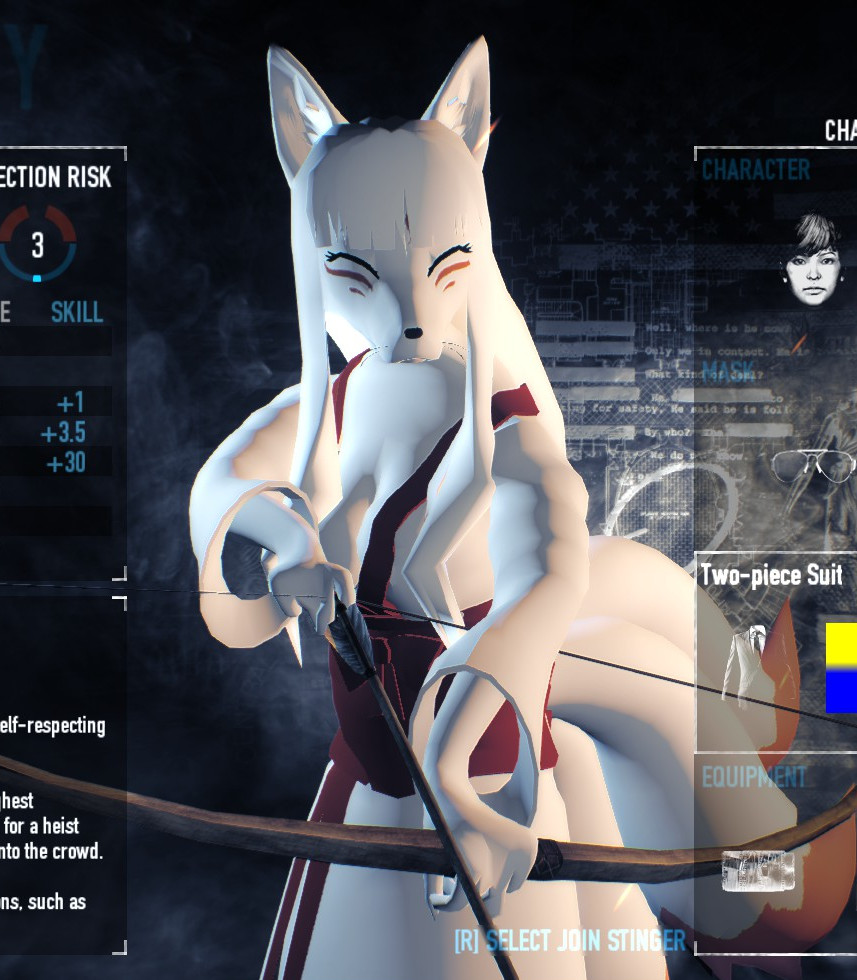Switch to the Skill tab
This screenshot has height=980, width=857.
tap(77, 311)
